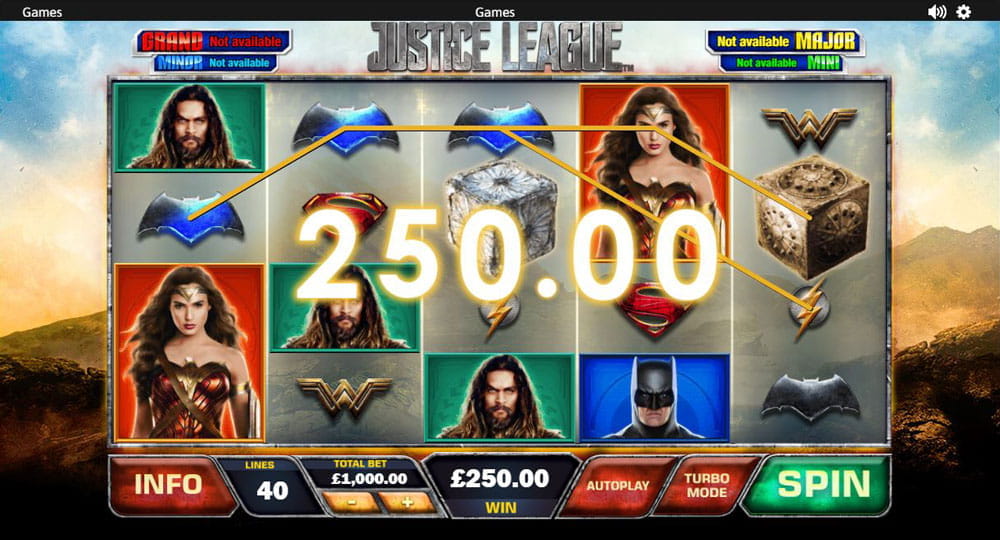Start AUTOPLAY mode
Viewport: 1000px width, 540px height.
[x=617, y=486]
